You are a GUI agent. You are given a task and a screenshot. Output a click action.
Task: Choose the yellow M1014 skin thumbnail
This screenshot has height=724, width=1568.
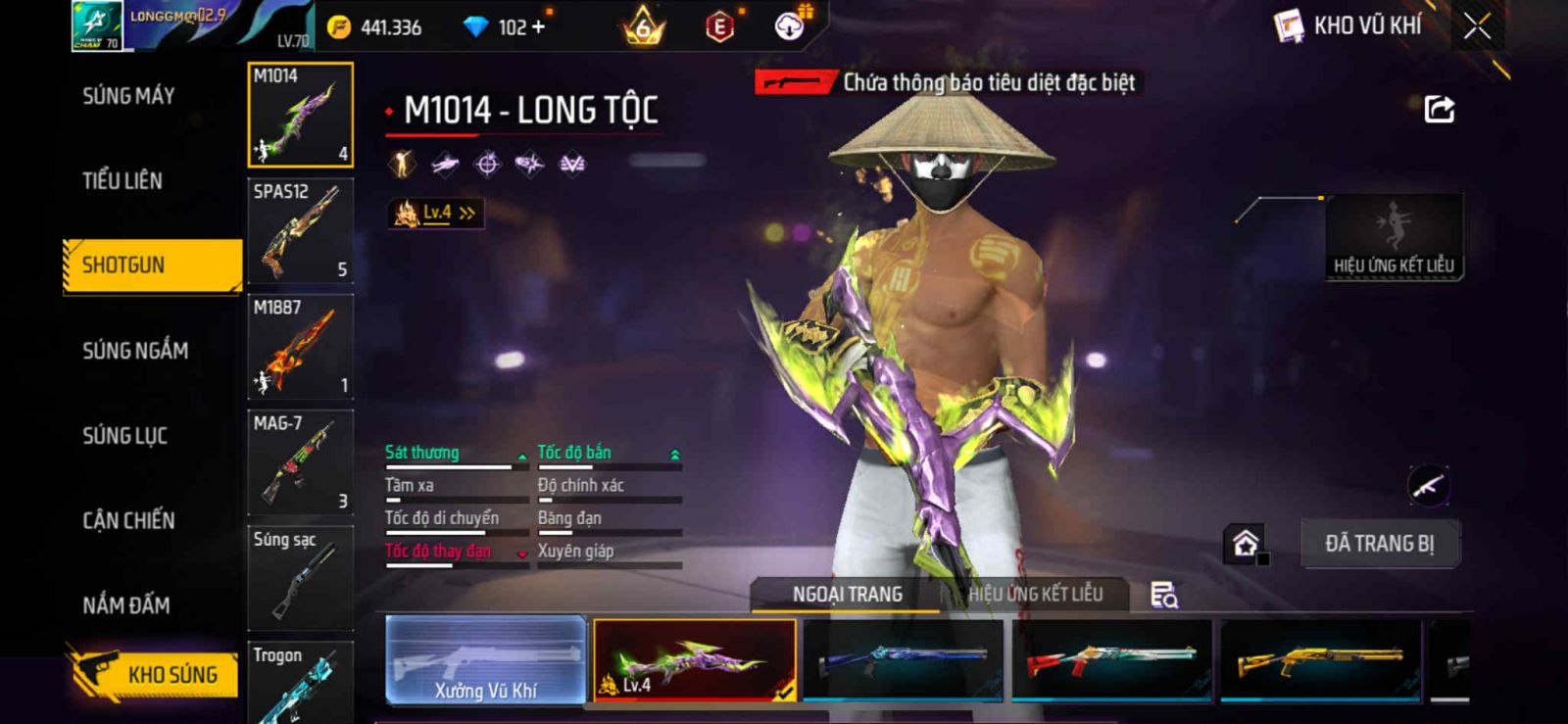pos(1319,660)
